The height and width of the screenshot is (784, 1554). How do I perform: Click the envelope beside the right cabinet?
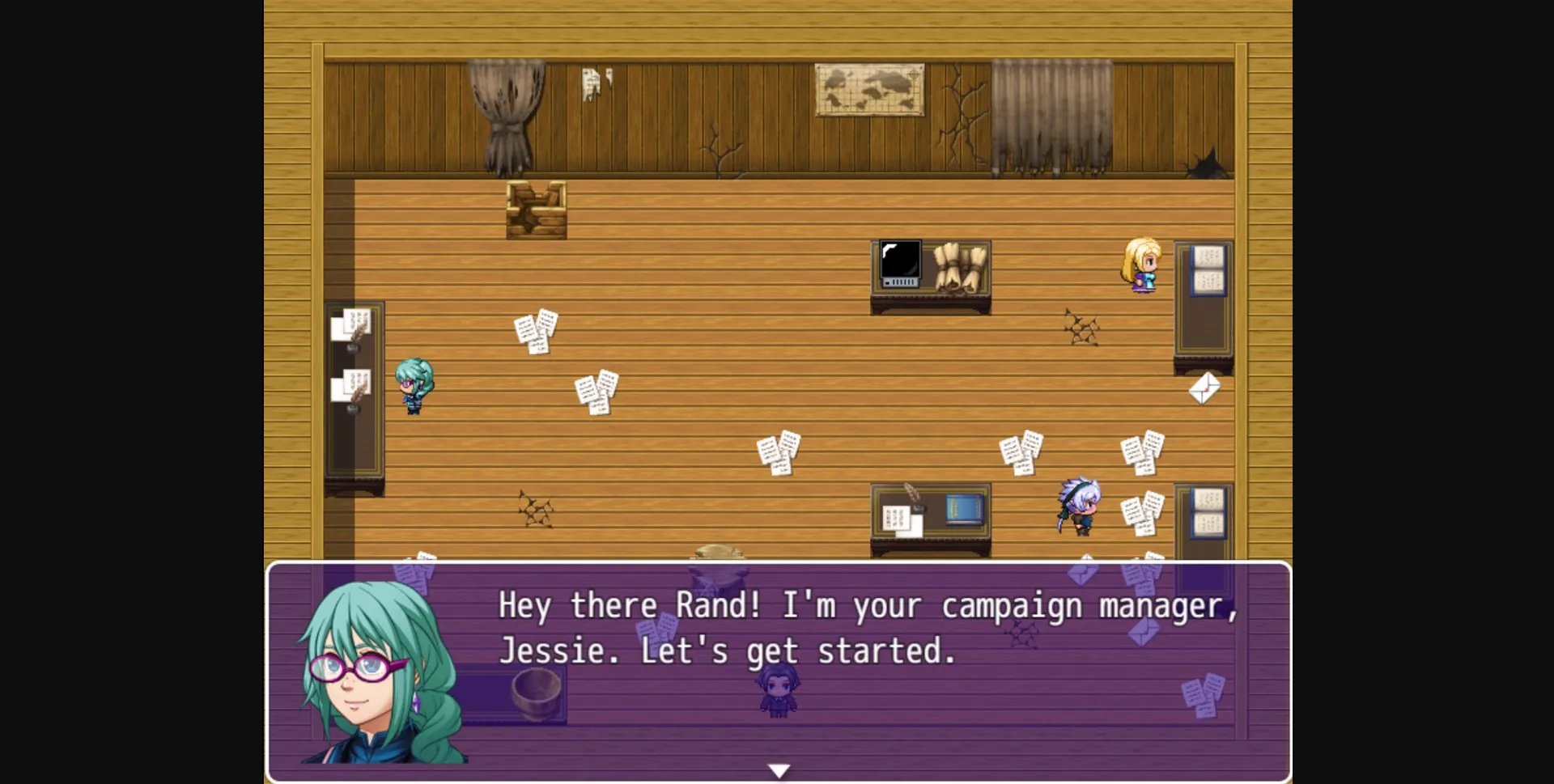[1205, 389]
